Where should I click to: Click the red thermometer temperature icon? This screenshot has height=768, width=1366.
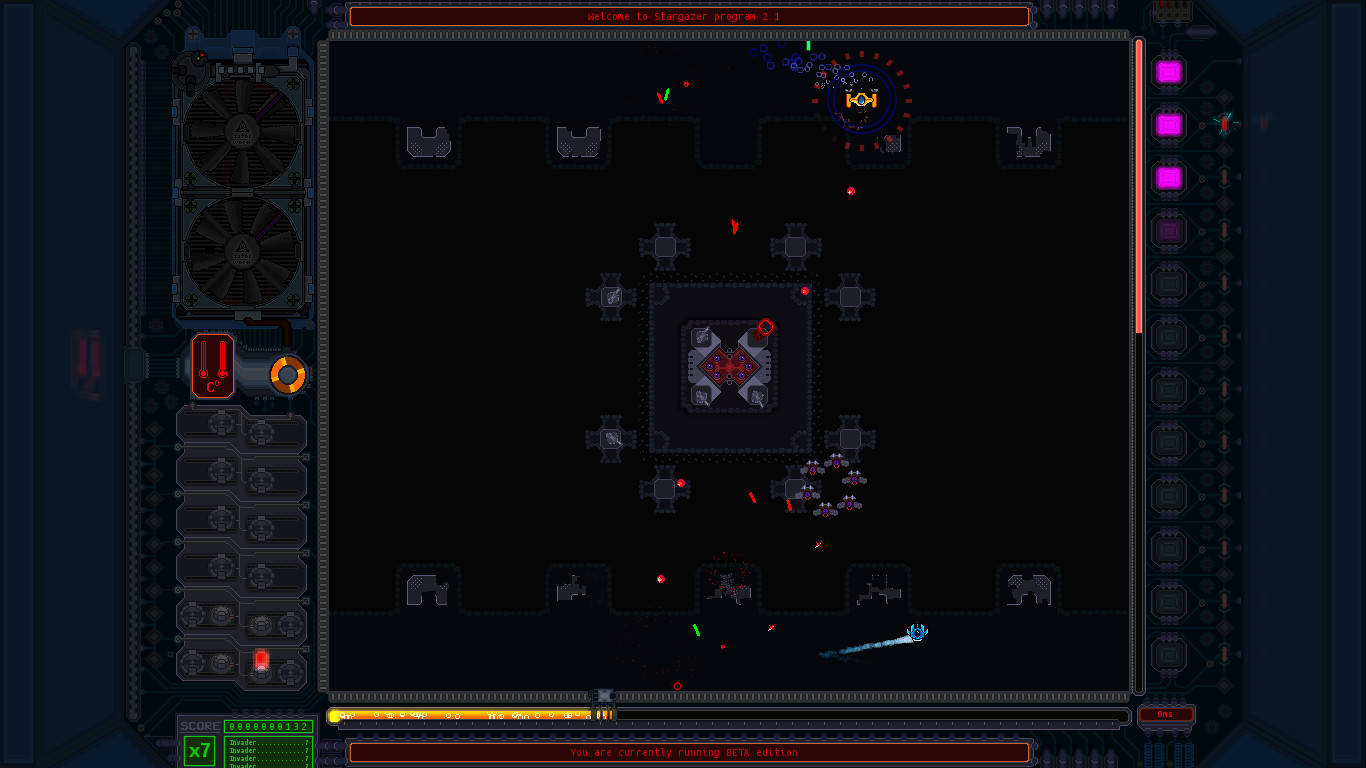point(211,366)
